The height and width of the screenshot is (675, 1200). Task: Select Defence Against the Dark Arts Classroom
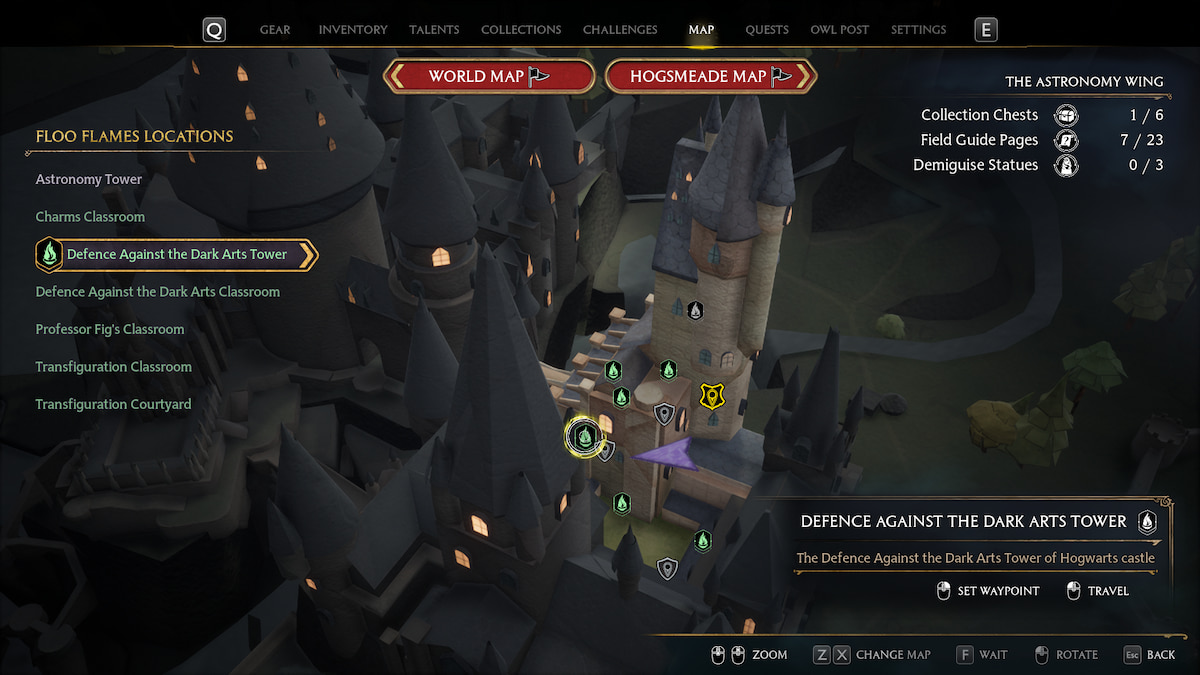pyautogui.click(x=158, y=292)
